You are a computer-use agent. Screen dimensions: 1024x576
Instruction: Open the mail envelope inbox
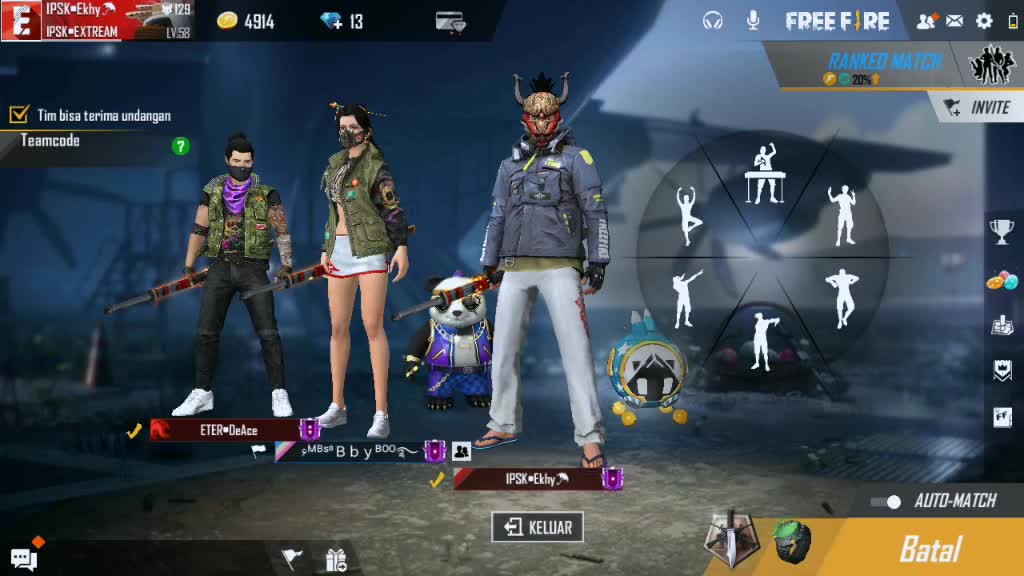[x=955, y=20]
